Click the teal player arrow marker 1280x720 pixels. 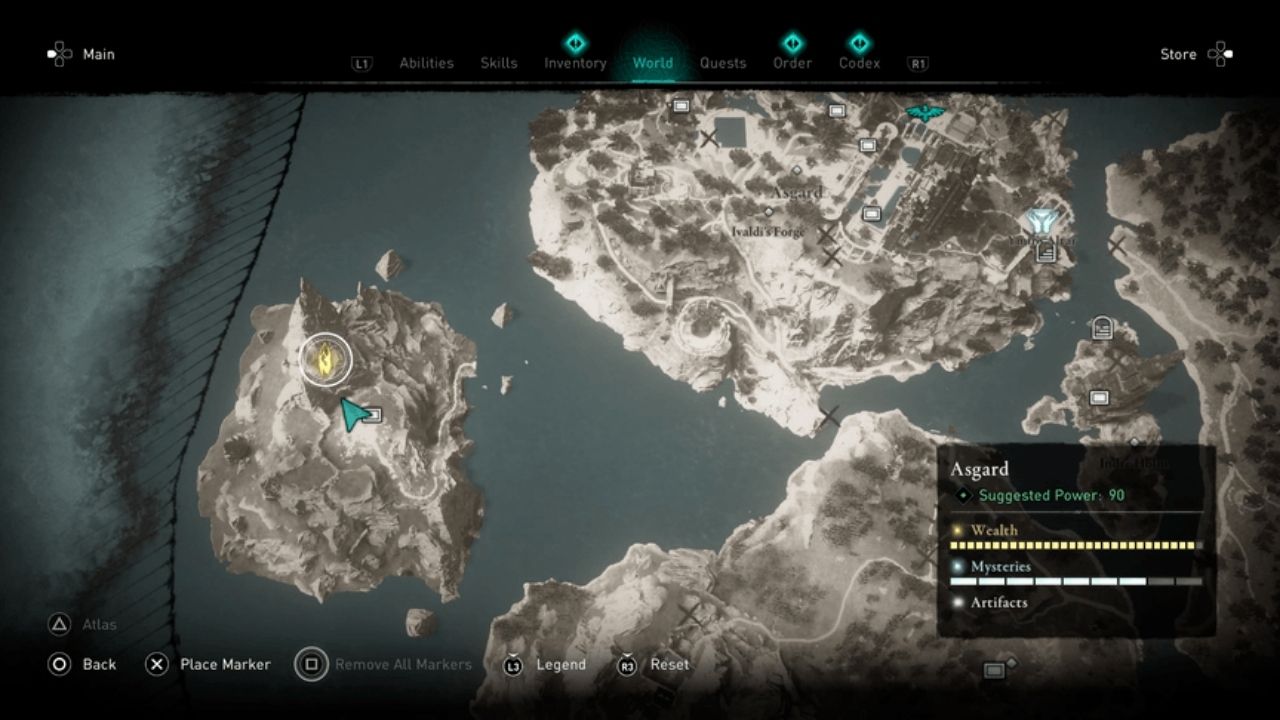click(351, 413)
